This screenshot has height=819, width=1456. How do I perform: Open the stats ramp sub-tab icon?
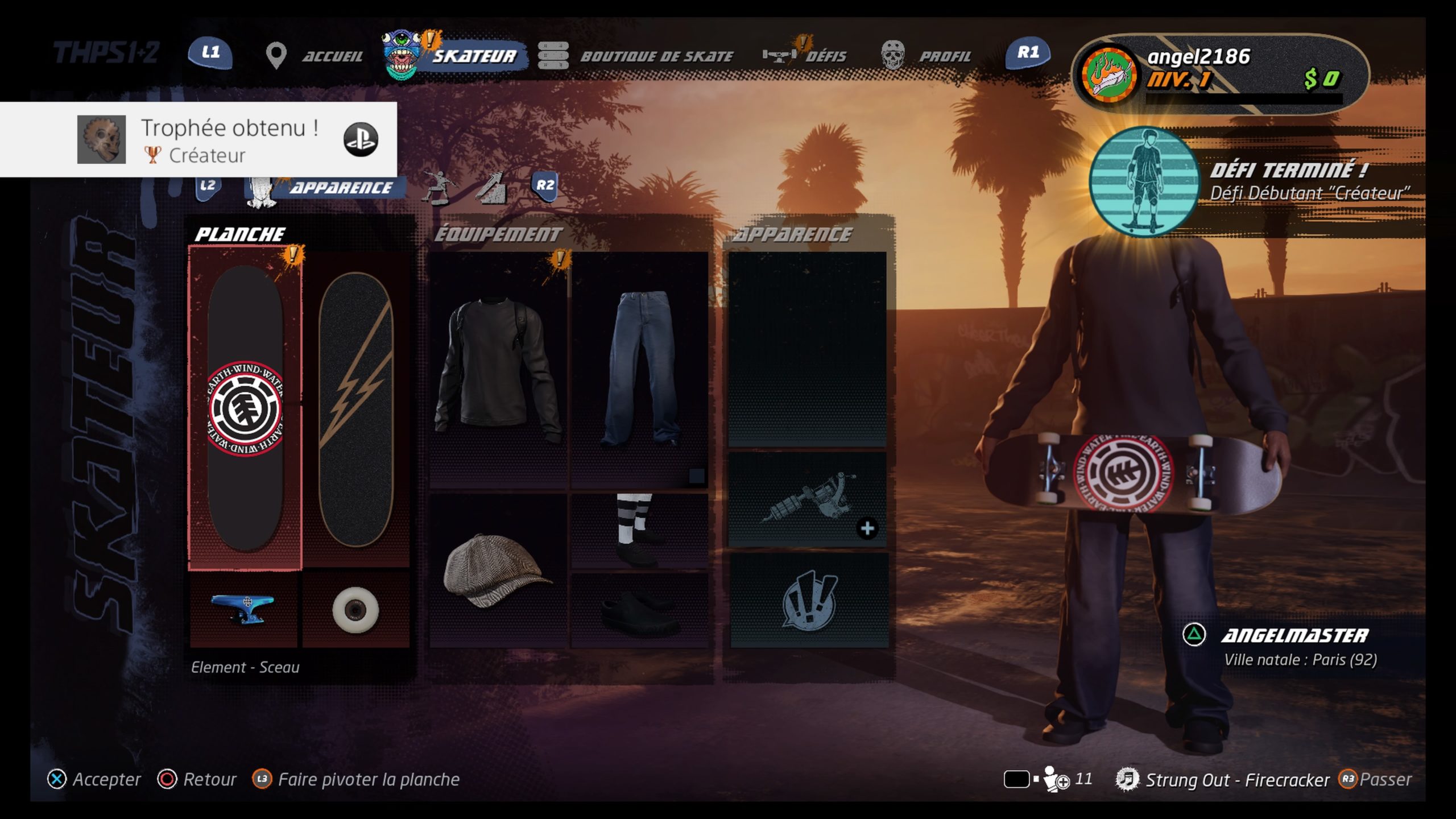coord(491,187)
